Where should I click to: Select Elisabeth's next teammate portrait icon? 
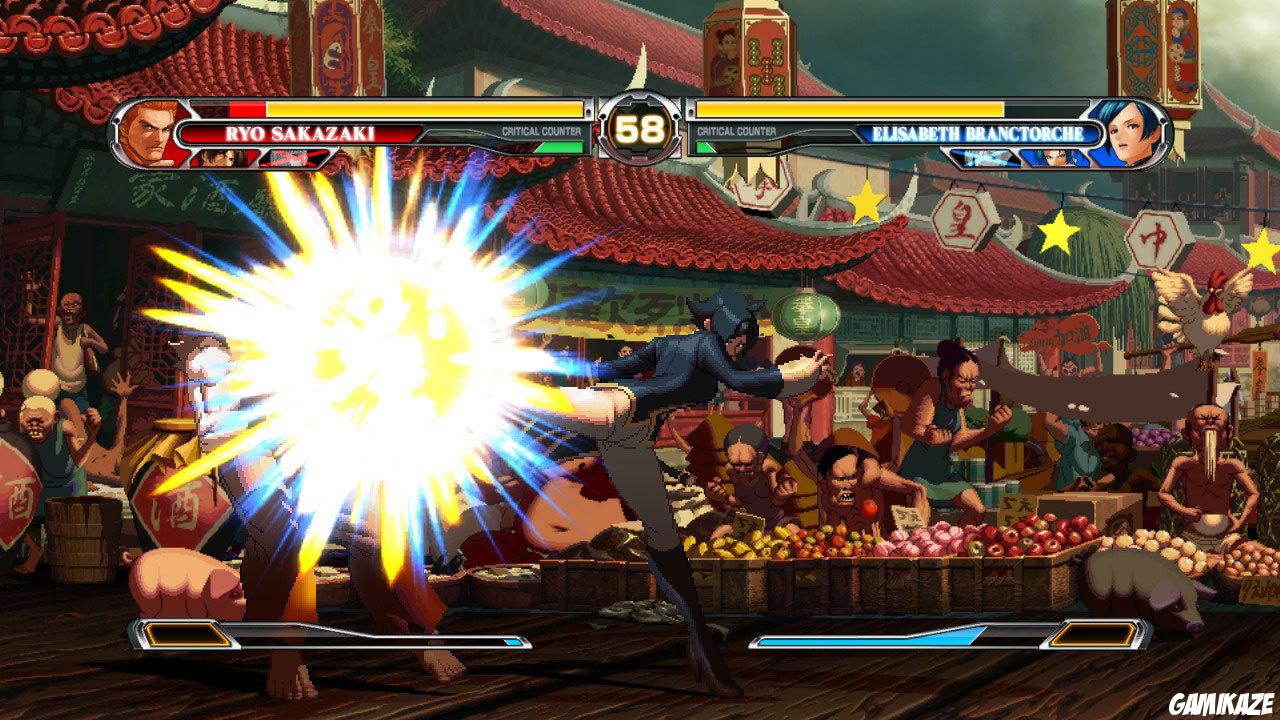point(1050,158)
